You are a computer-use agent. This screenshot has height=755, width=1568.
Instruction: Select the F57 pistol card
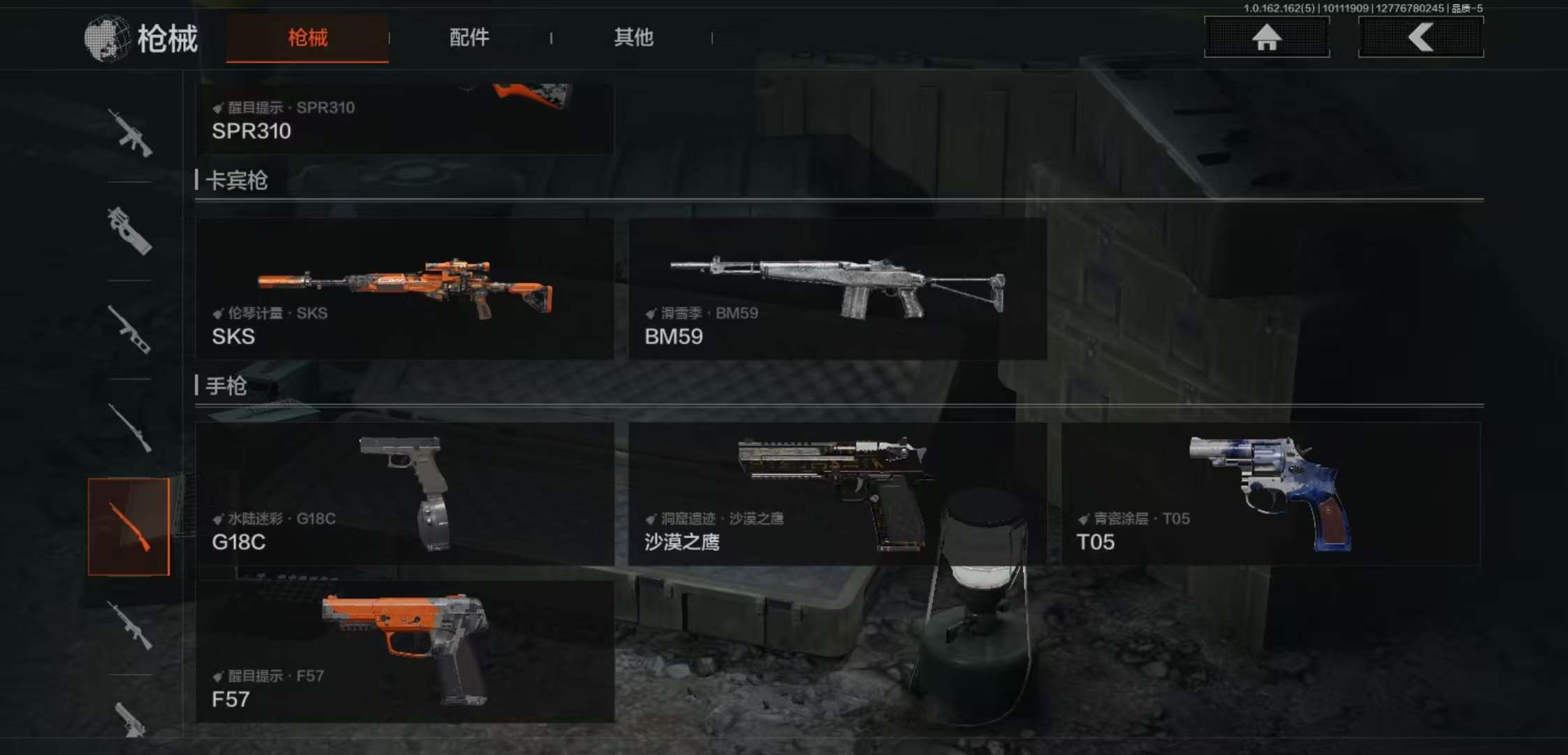pos(405,652)
